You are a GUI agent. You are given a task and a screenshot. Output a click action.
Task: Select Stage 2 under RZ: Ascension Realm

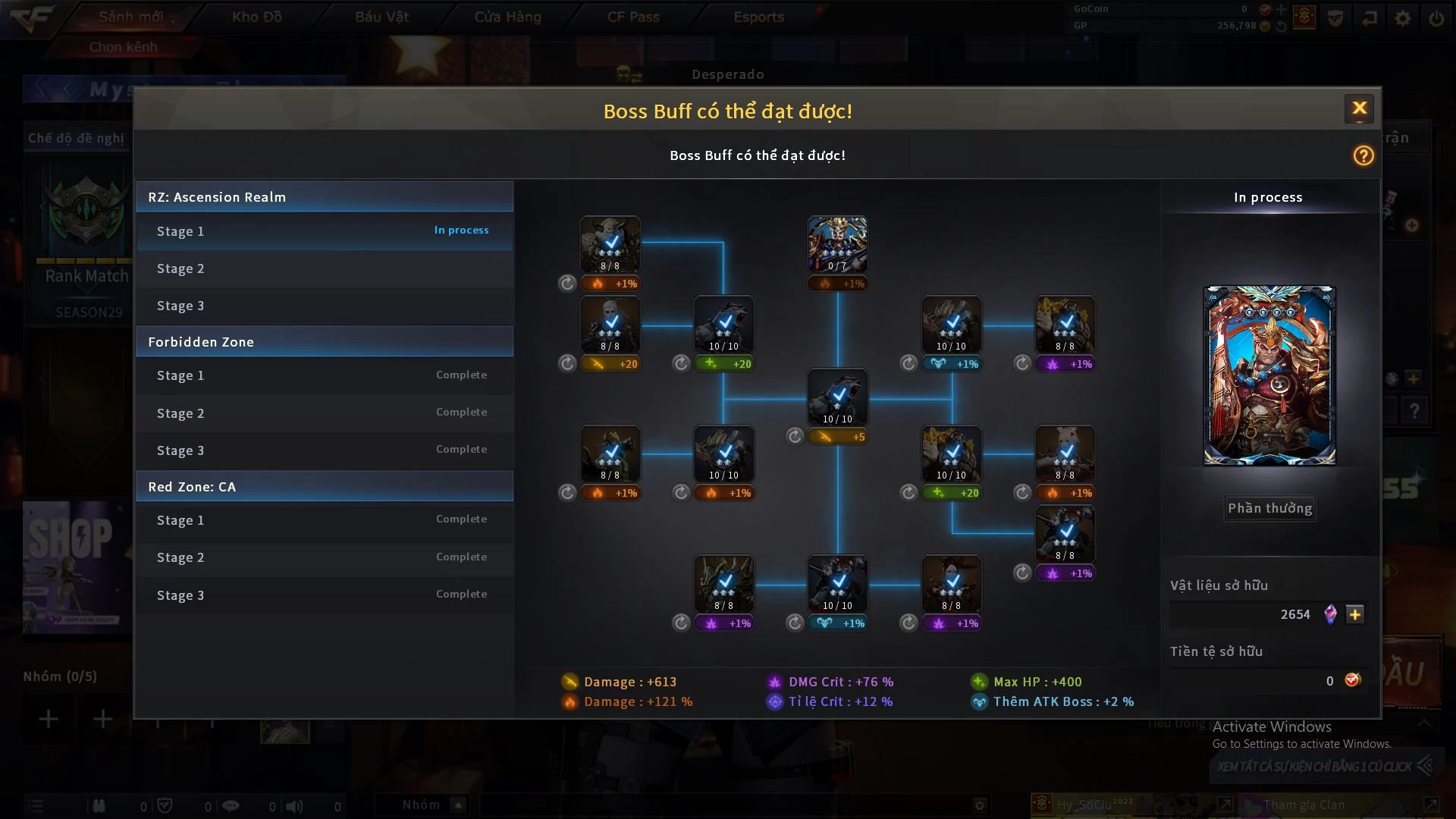click(x=324, y=268)
